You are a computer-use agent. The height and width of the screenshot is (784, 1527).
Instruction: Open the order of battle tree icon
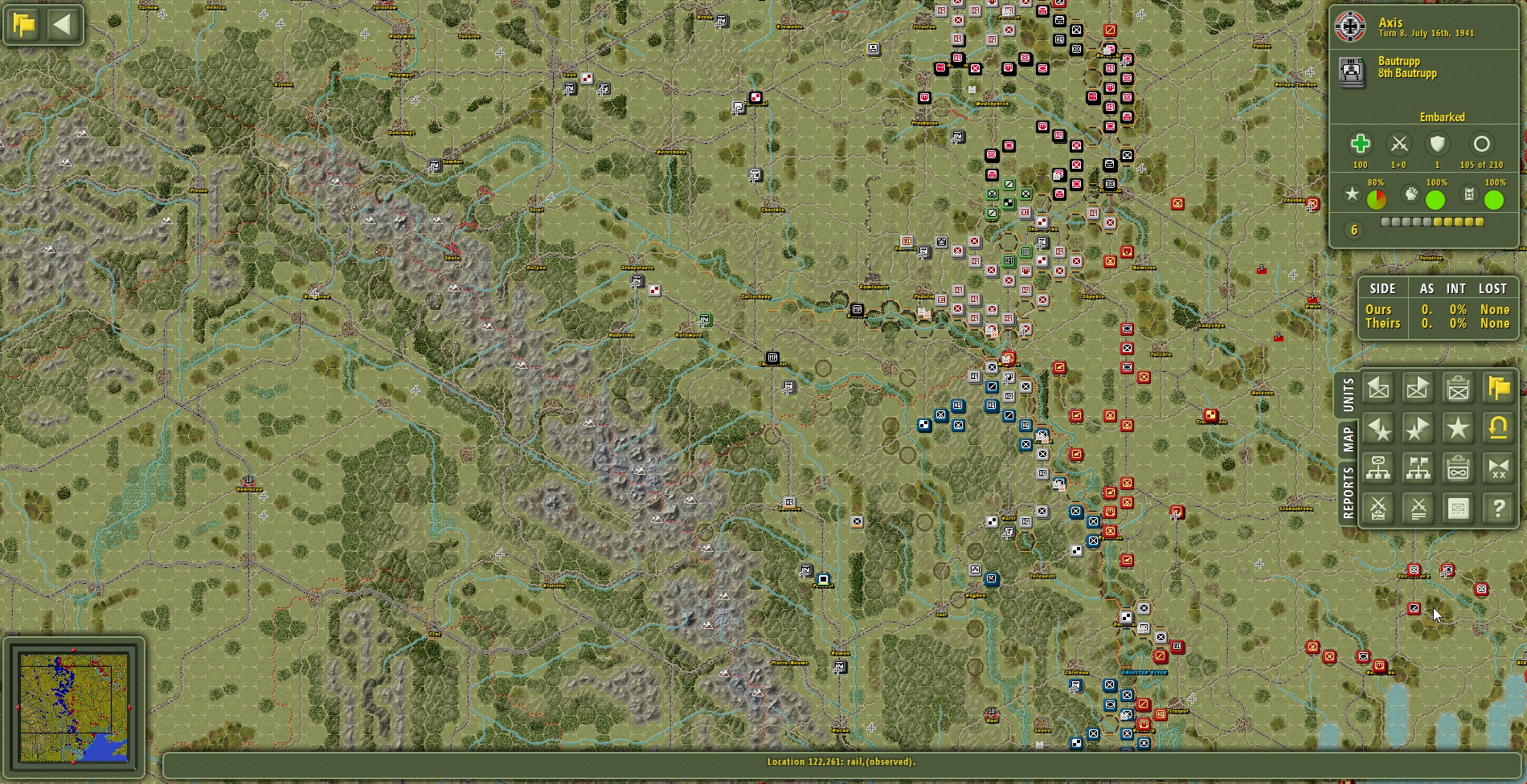pyautogui.click(x=1378, y=468)
